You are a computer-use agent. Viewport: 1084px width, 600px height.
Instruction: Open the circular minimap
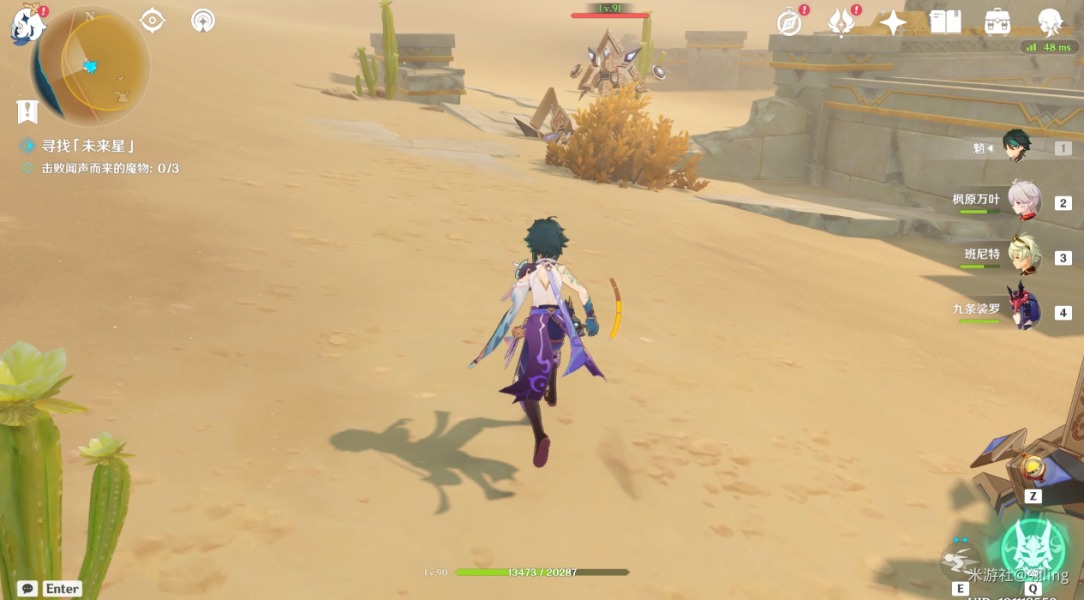[x=91, y=64]
